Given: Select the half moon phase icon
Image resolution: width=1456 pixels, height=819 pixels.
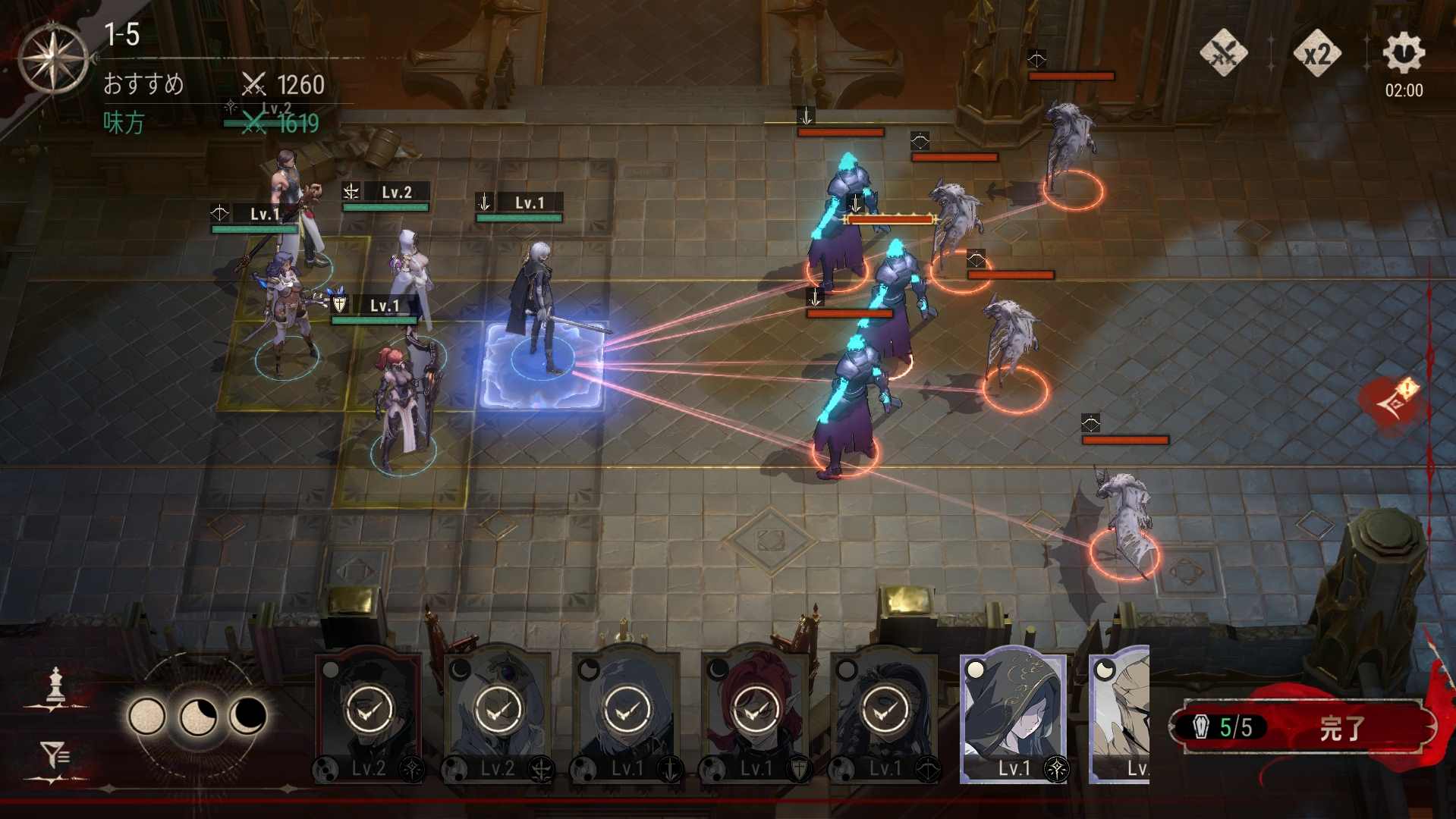Looking at the screenshot, I should pos(198,716).
